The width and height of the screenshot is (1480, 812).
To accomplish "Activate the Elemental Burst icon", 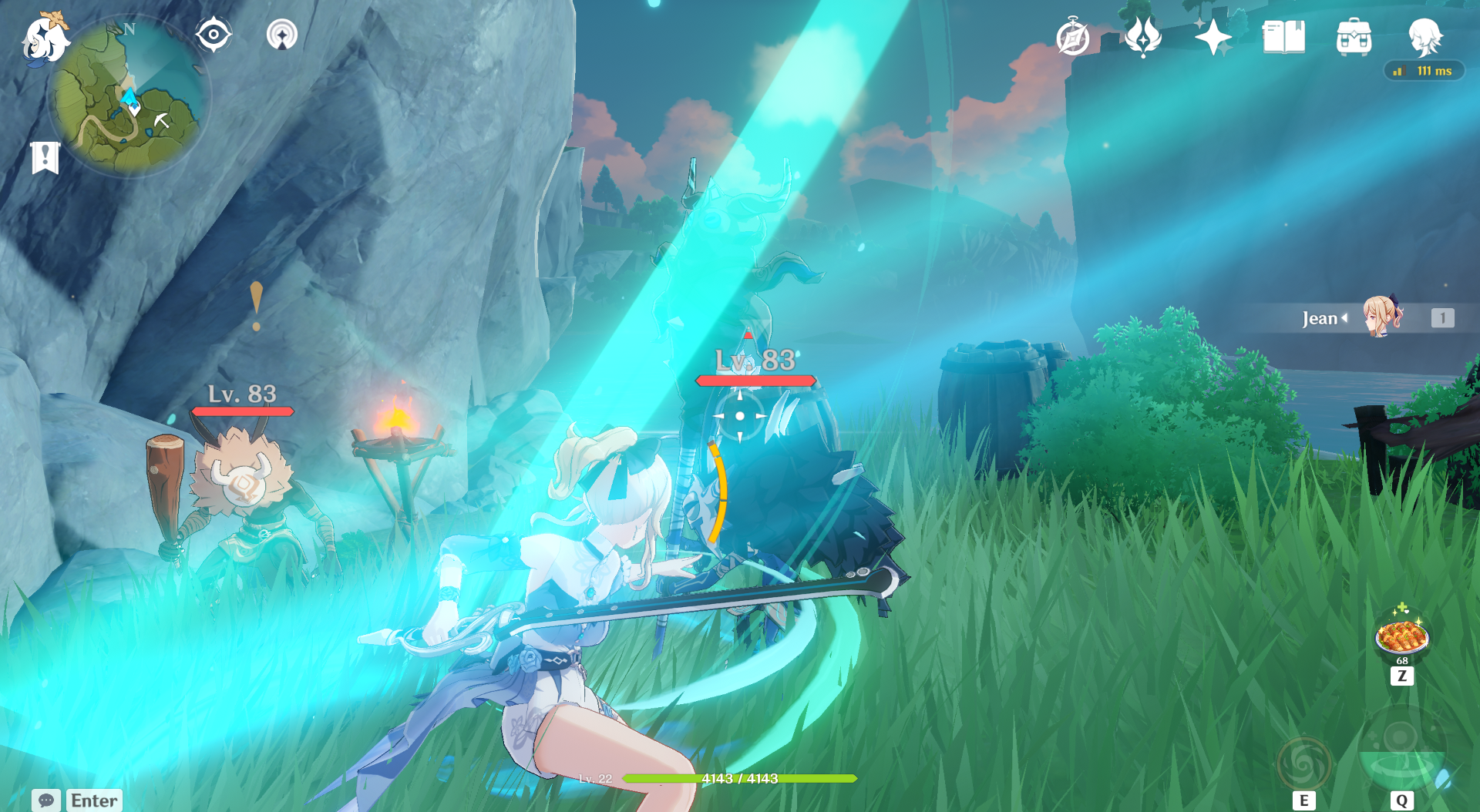I will click(x=1401, y=751).
